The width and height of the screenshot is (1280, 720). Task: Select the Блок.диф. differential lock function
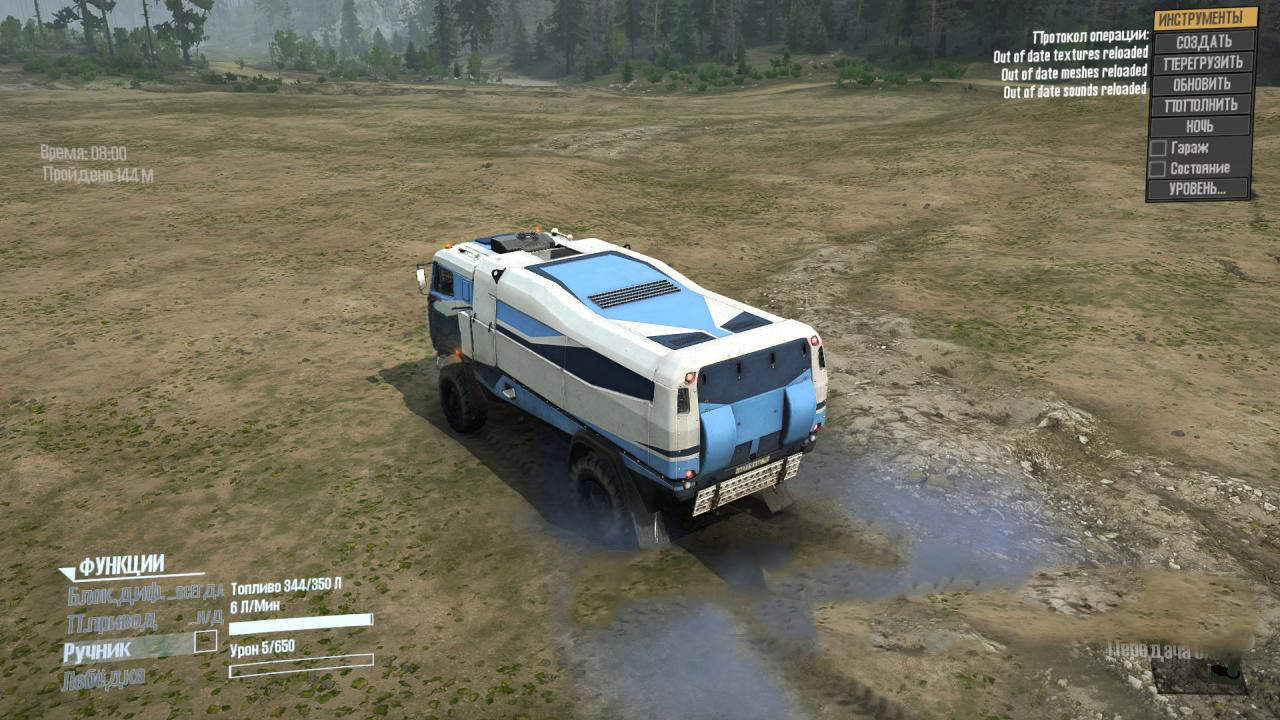[x=145, y=595]
